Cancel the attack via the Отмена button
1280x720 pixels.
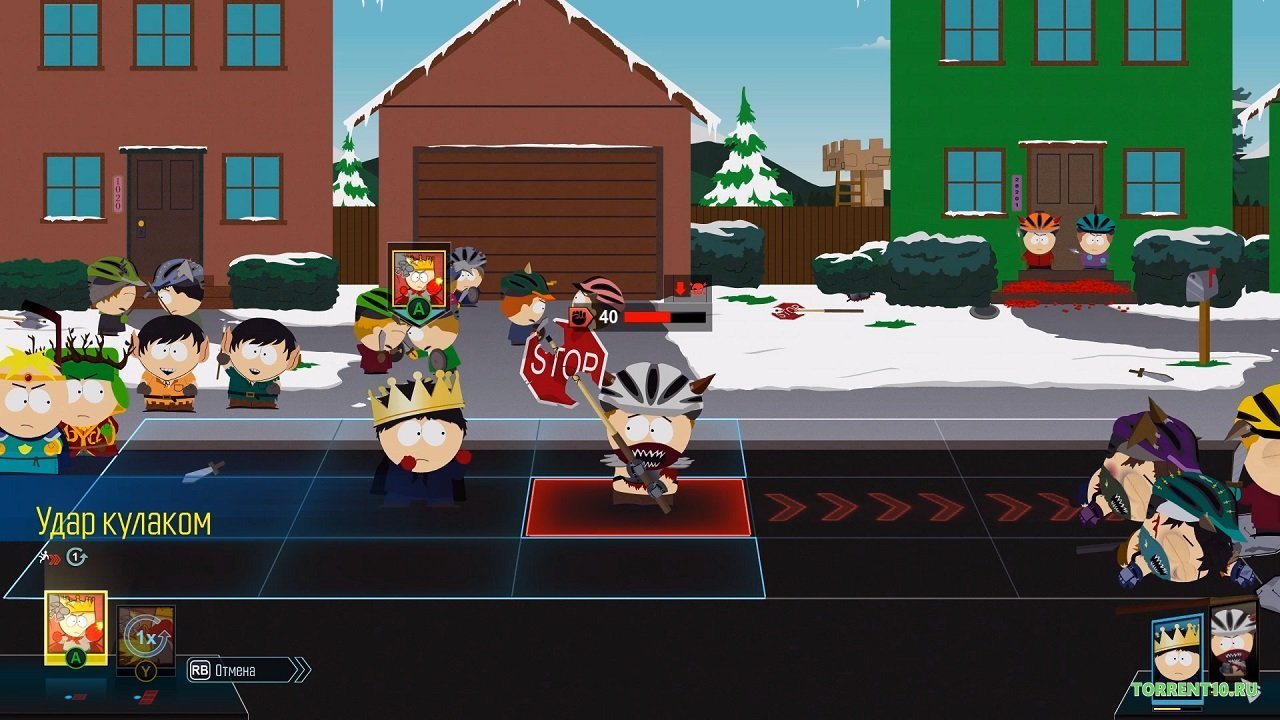pos(235,670)
